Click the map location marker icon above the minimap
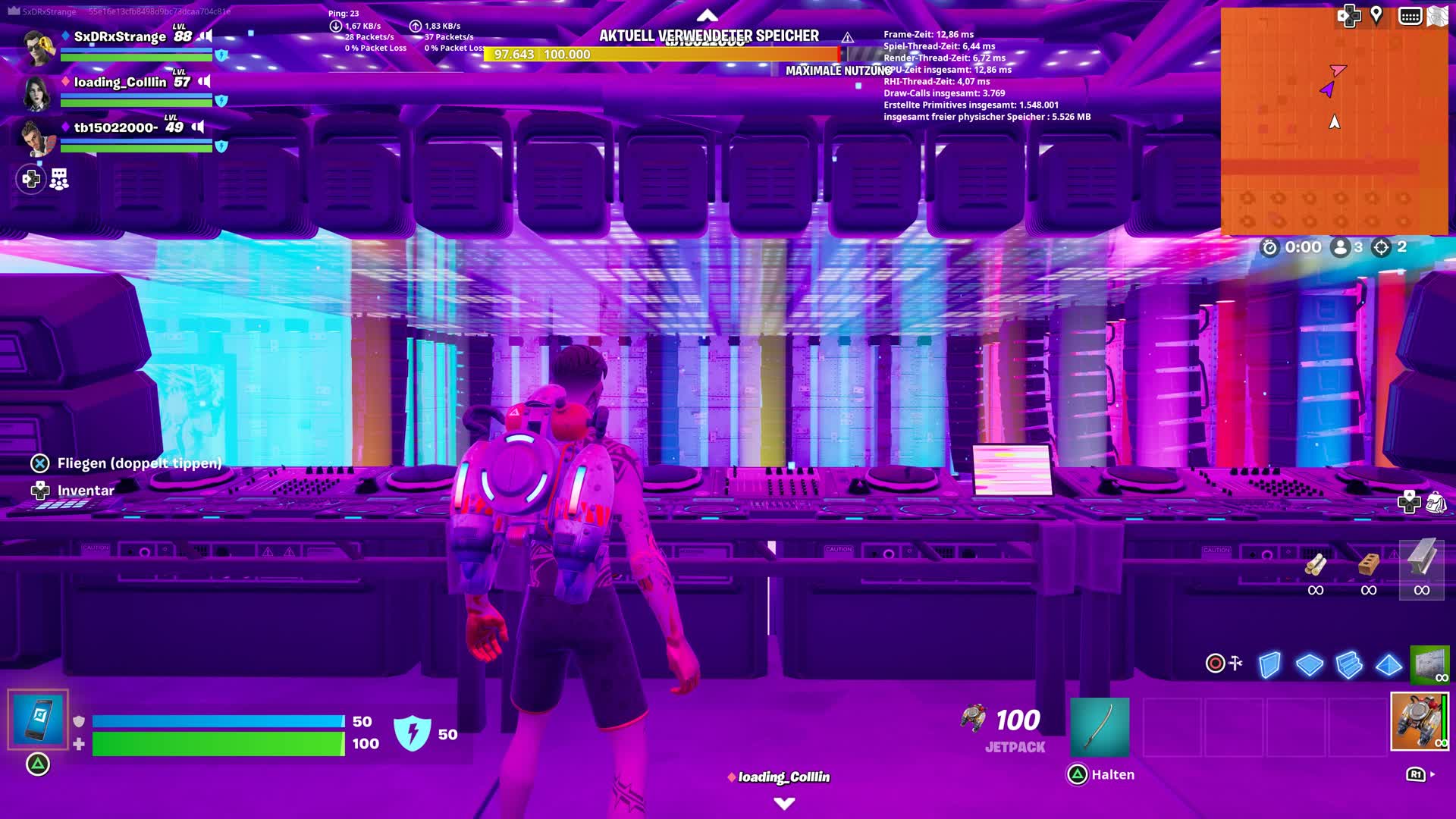 1376,14
